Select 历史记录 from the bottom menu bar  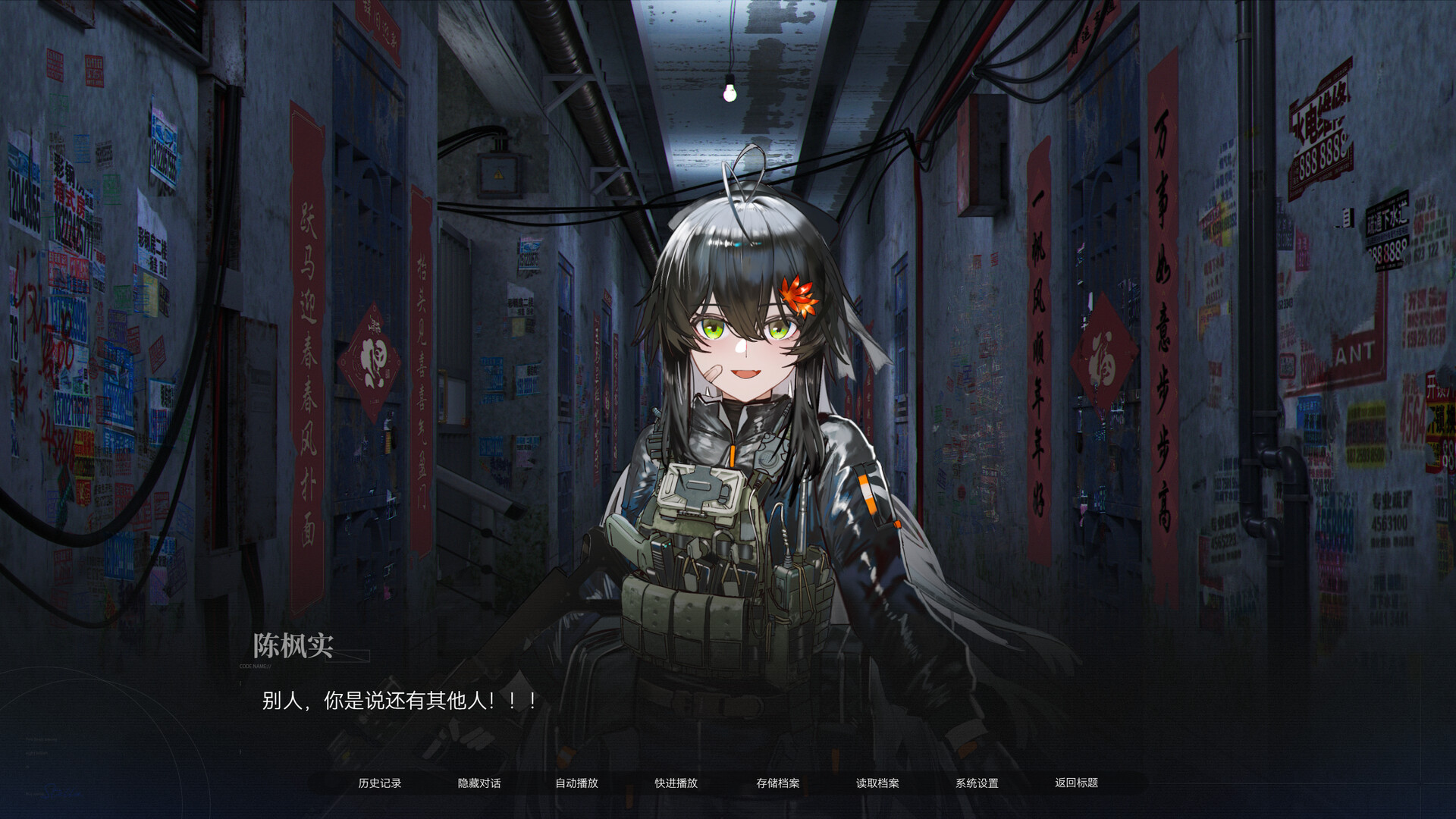point(381,783)
